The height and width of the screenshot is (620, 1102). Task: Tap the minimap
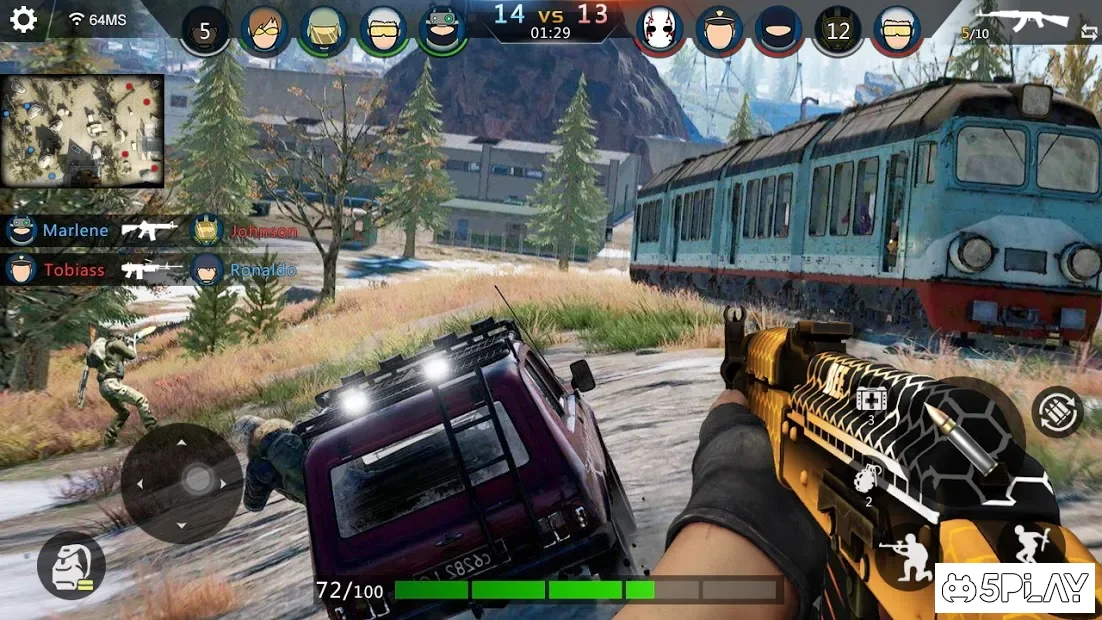82,130
